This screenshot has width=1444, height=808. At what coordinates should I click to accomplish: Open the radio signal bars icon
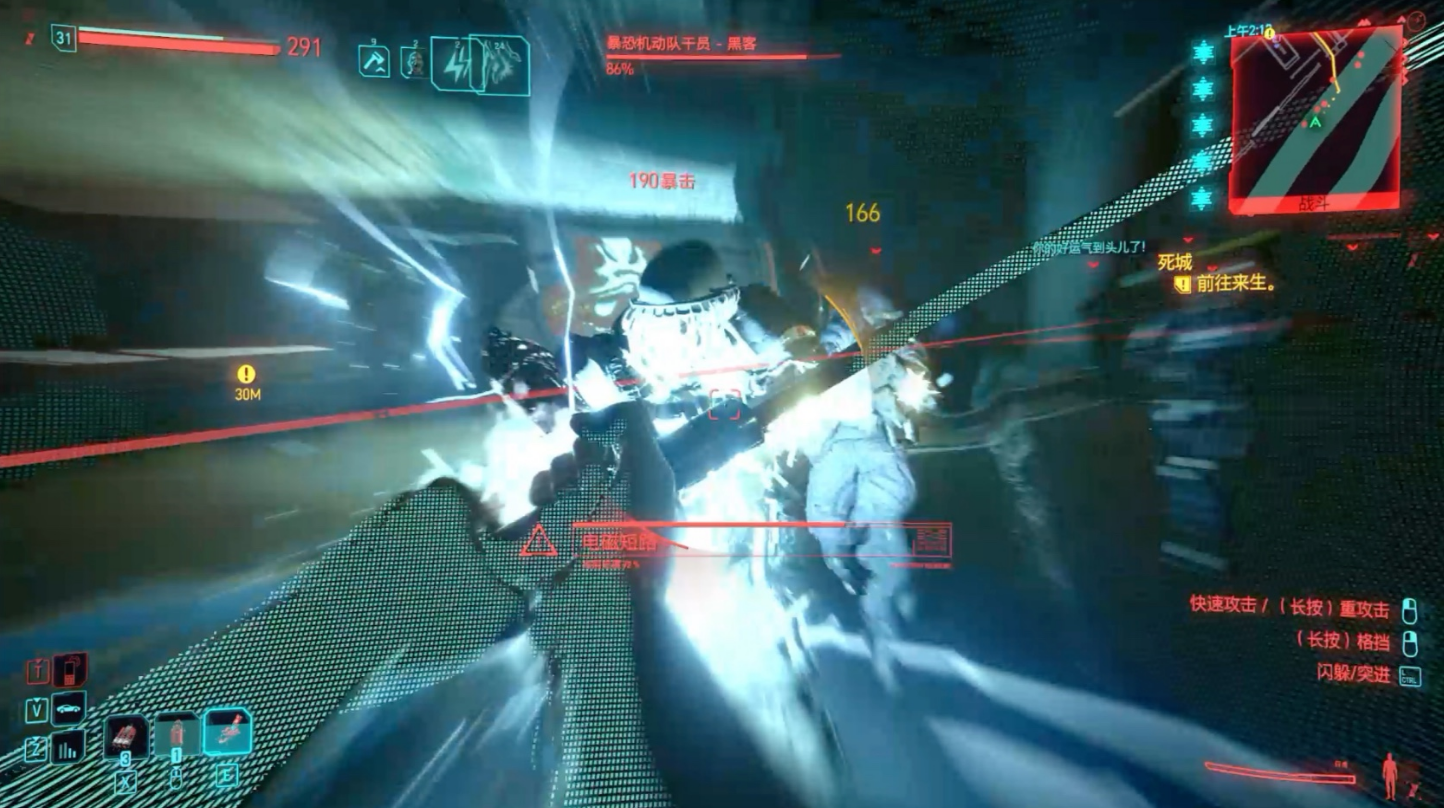click(69, 746)
